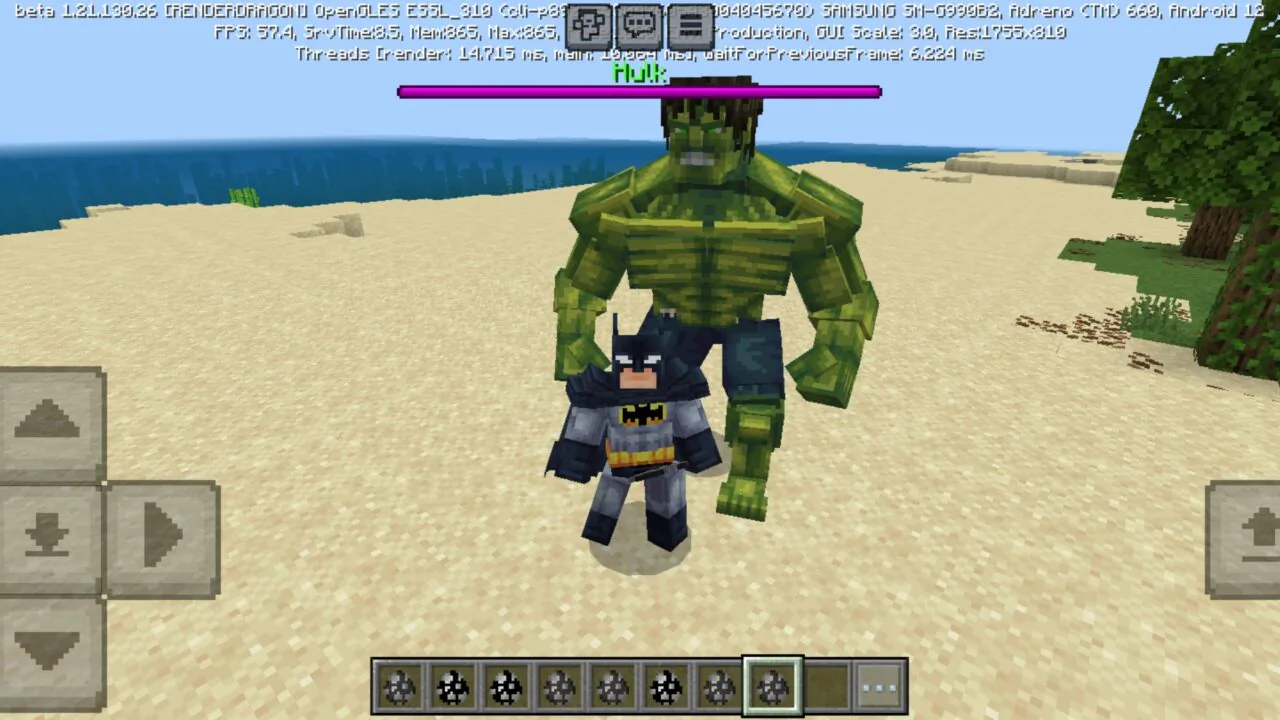Select the seventh spawn egg slot

pos(719,687)
